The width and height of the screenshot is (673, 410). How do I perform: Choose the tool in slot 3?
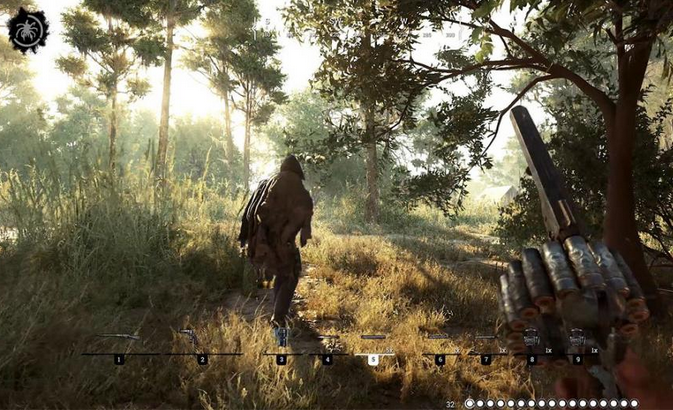coord(281,338)
